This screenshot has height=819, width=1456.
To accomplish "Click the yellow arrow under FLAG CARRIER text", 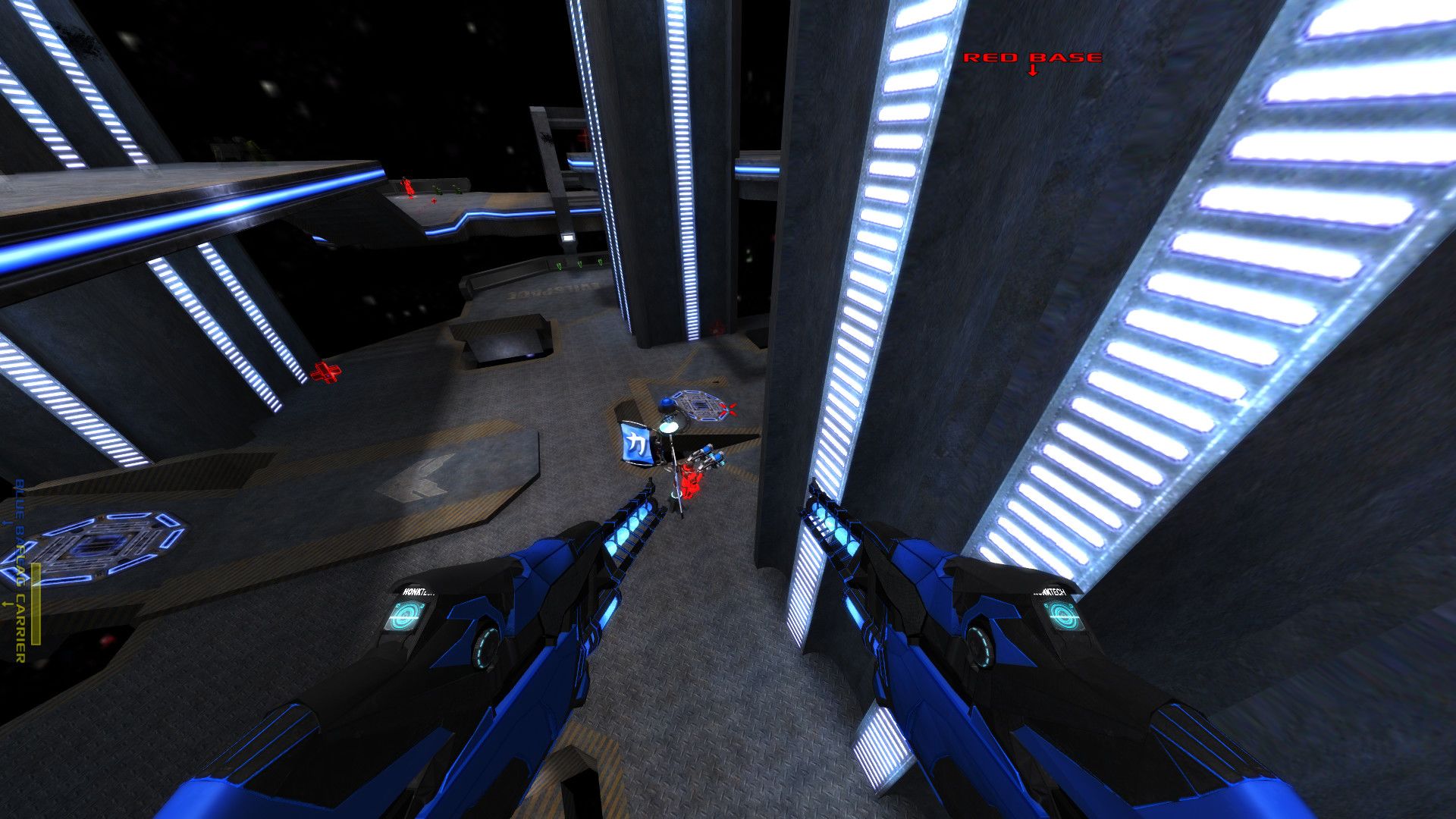I will point(6,604).
